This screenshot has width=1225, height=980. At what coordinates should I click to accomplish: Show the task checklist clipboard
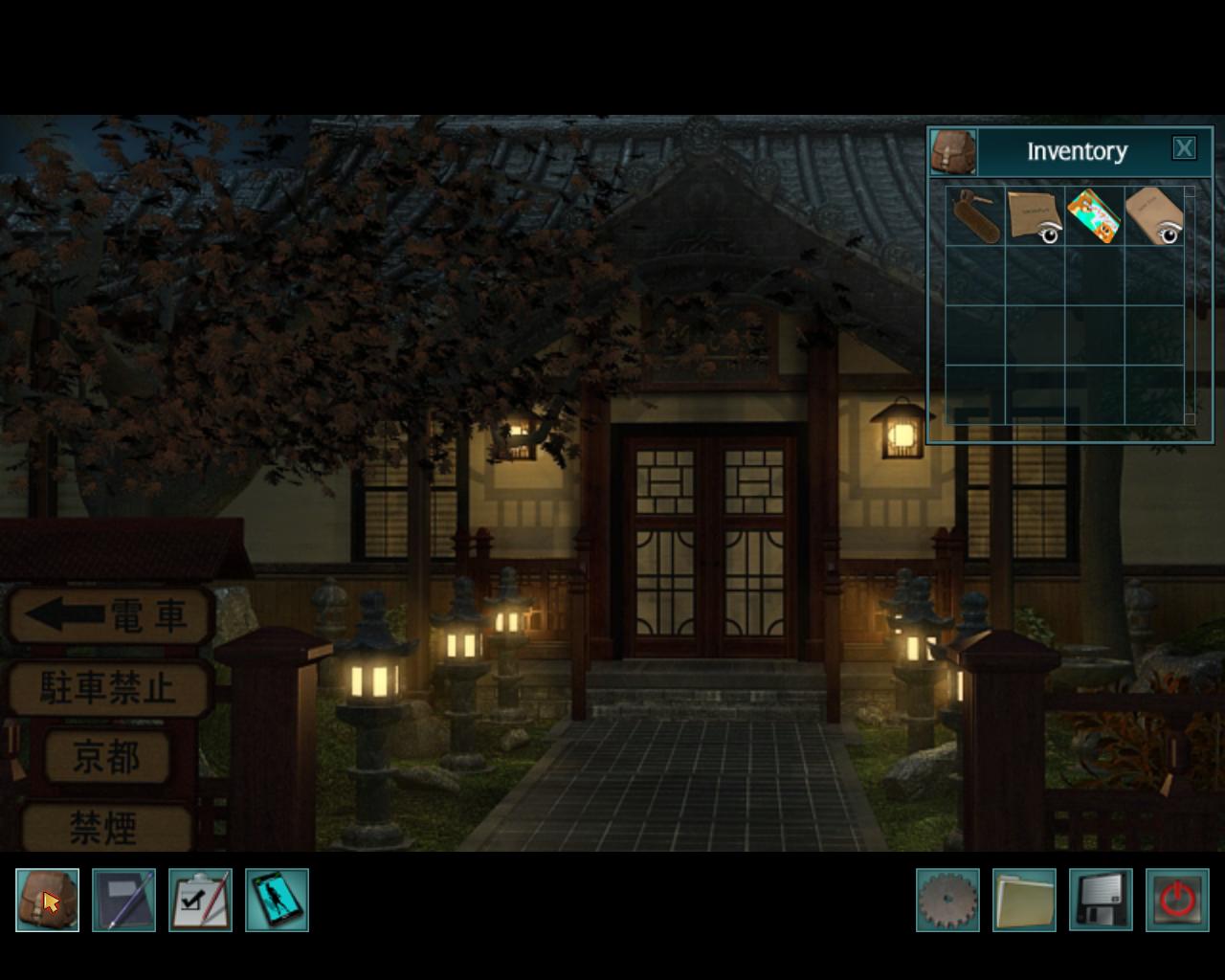tap(200, 900)
